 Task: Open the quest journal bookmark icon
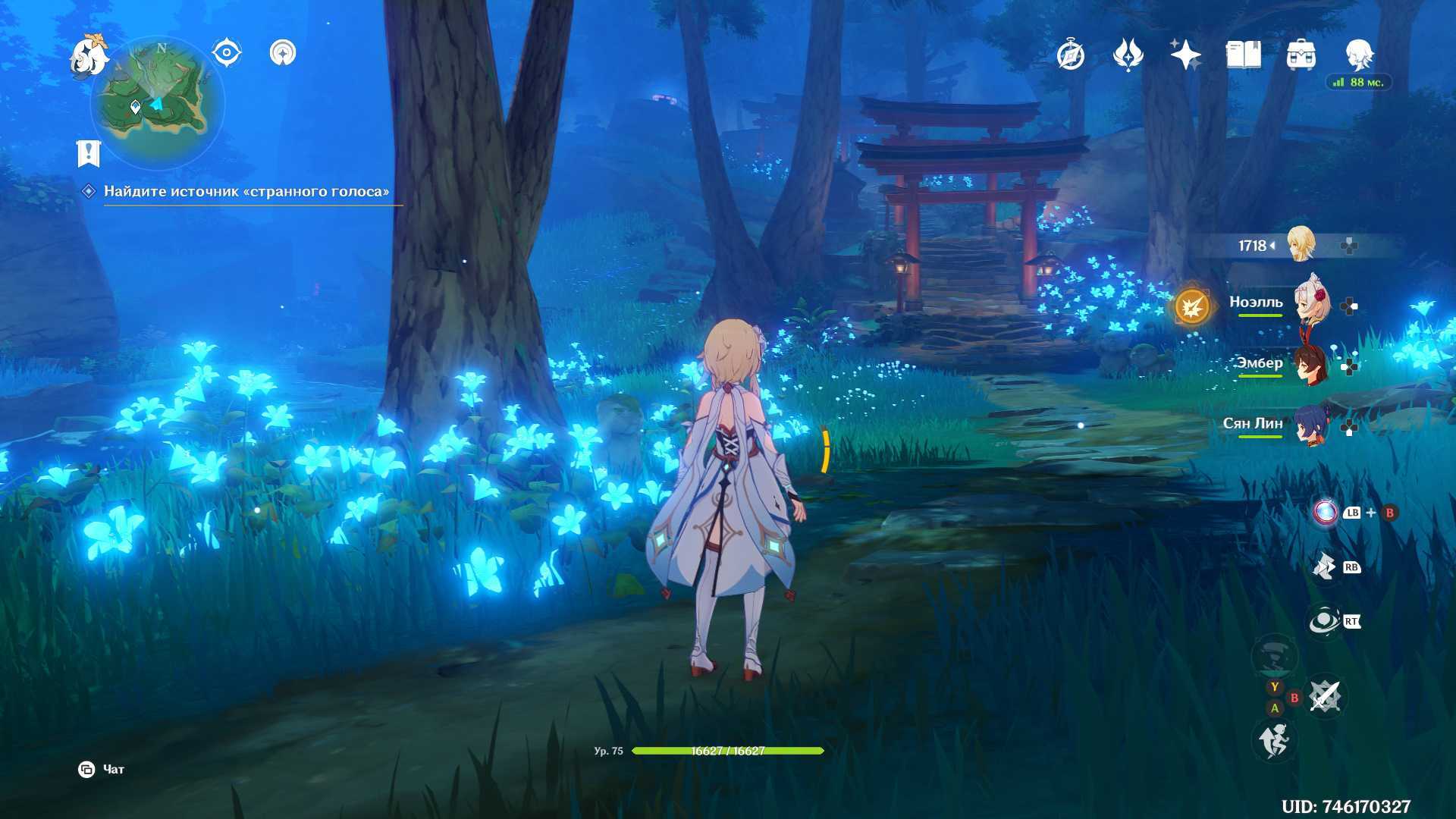coord(89,153)
